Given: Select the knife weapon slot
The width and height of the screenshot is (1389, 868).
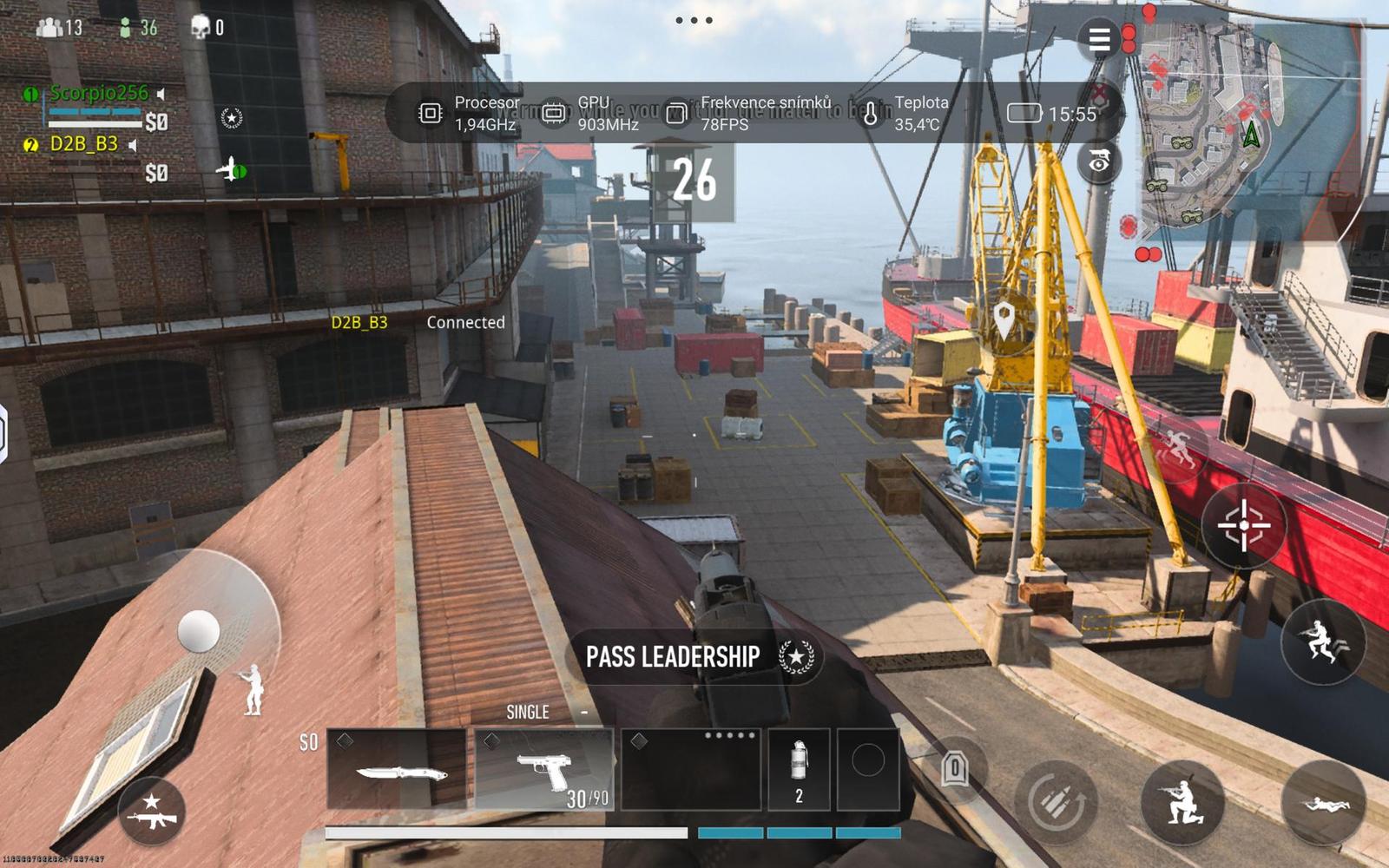Looking at the screenshot, I should click(x=399, y=773).
